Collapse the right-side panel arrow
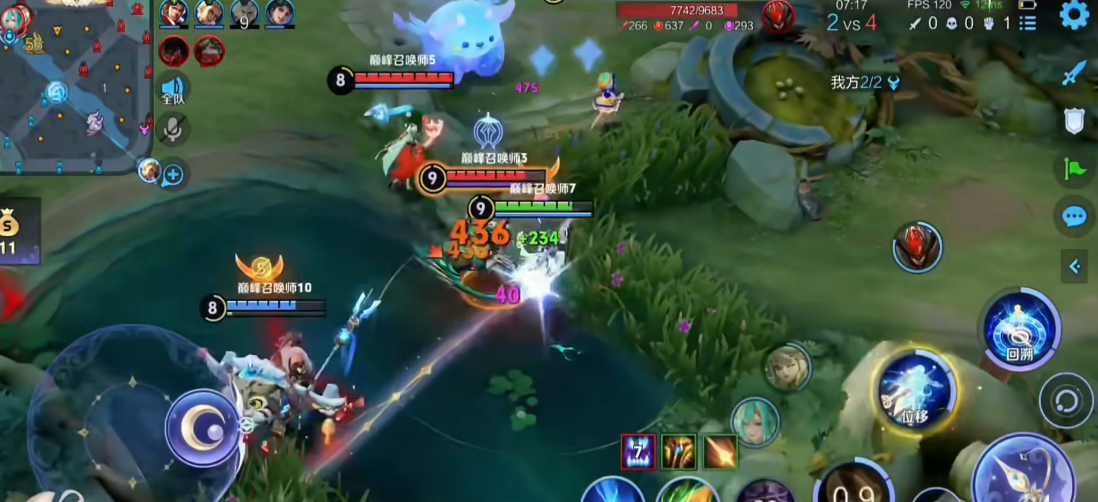 1074,266
